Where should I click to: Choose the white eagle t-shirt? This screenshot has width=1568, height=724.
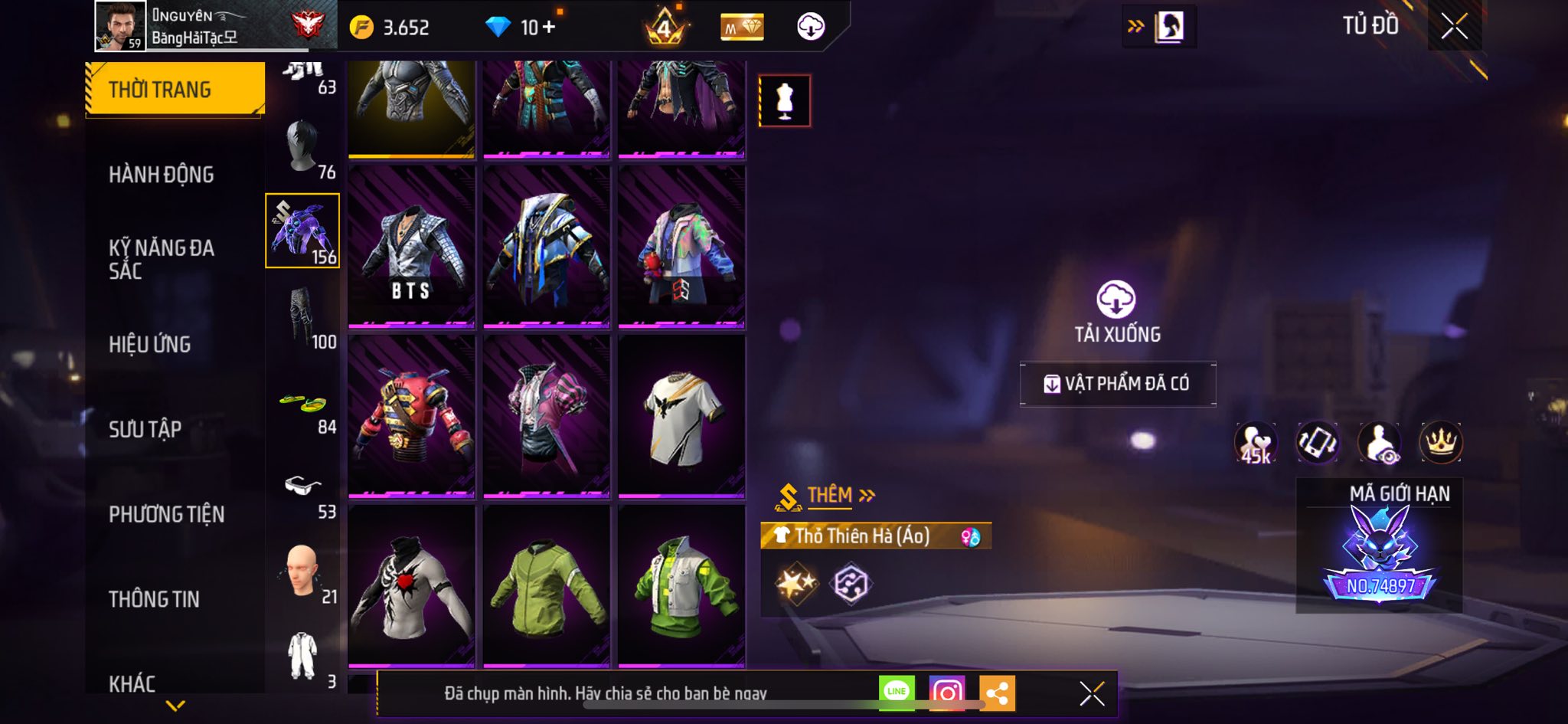point(681,416)
